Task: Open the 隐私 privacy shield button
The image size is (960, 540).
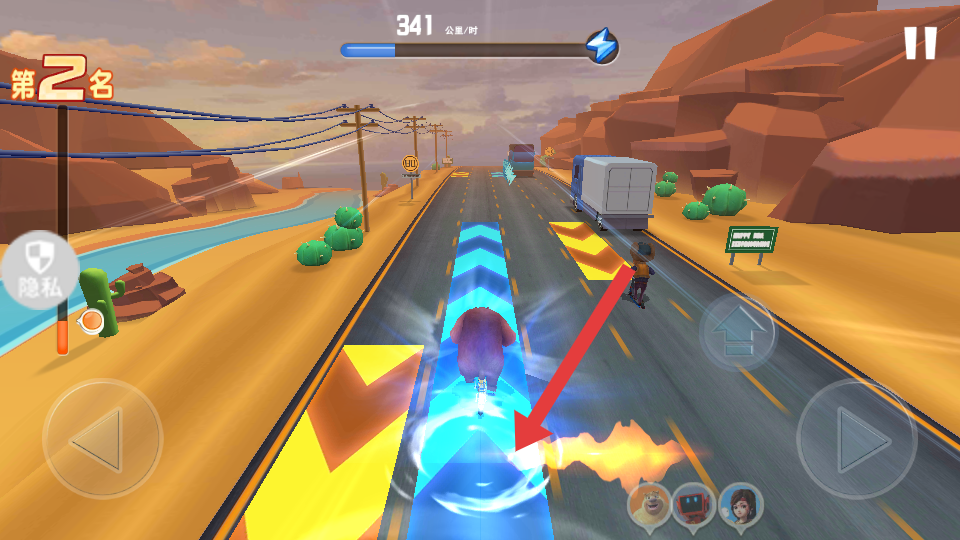Action: (x=39, y=270)
